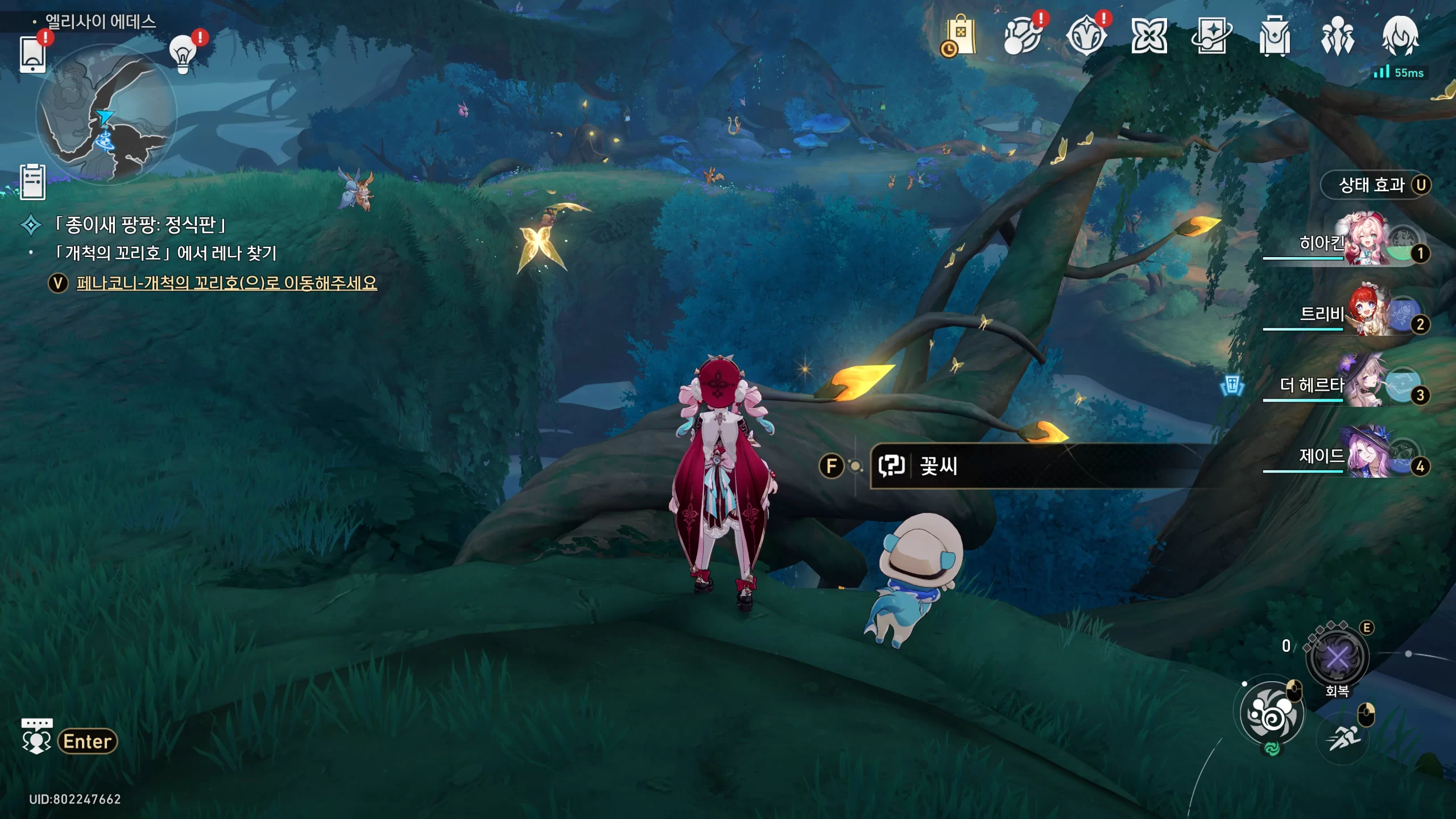The image size is (1456, 819).
Task: Open the warp gacha planet icon
Action: tap(1023, 36)
